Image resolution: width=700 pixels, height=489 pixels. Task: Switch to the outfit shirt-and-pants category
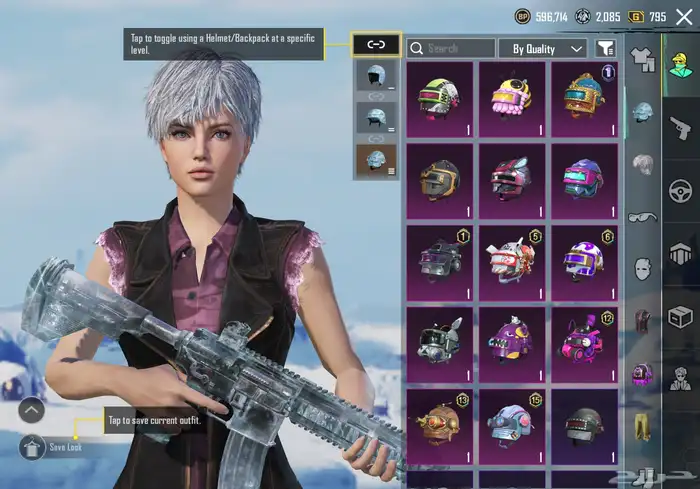(x=641, y=60)
